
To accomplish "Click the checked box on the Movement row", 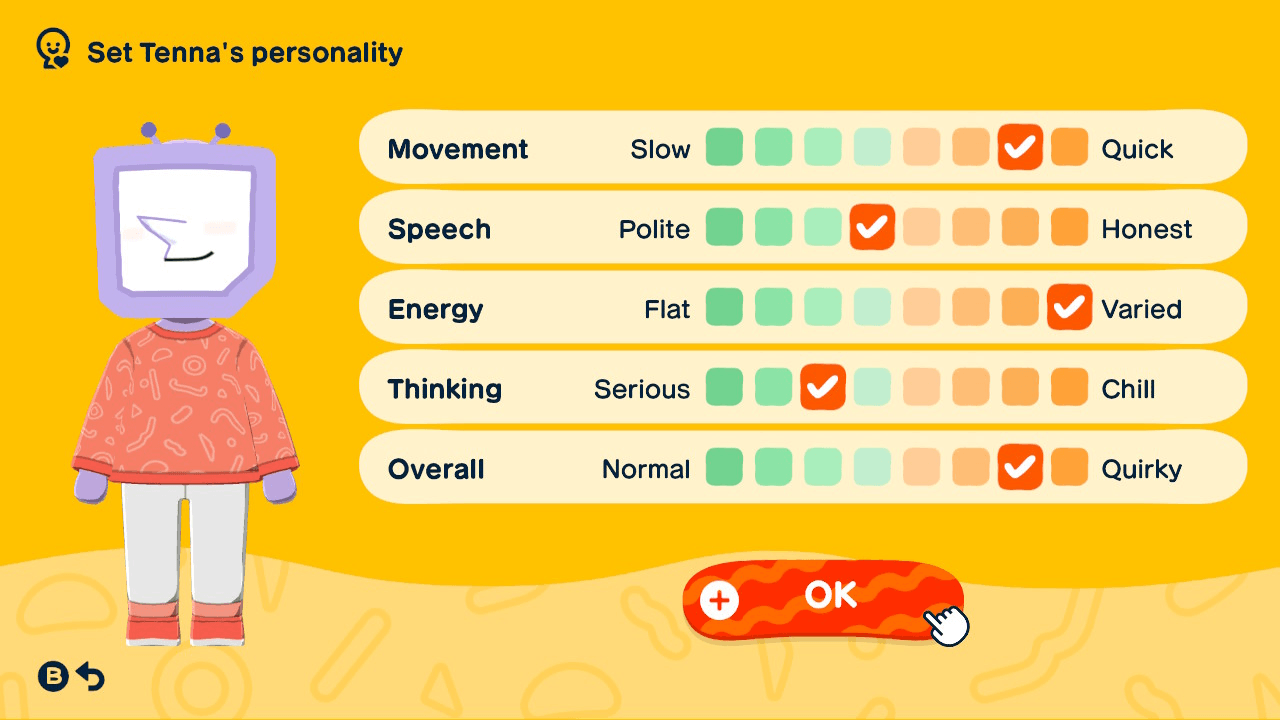I will click(x=1020, y=148).
